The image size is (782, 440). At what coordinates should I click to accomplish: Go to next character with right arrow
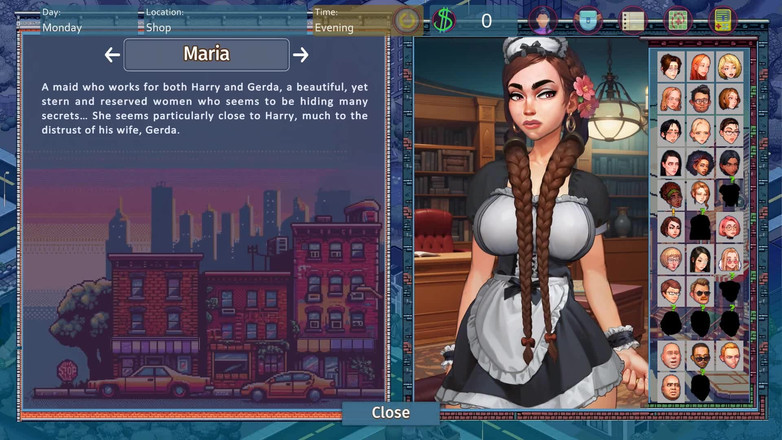[x=300, y=55]
